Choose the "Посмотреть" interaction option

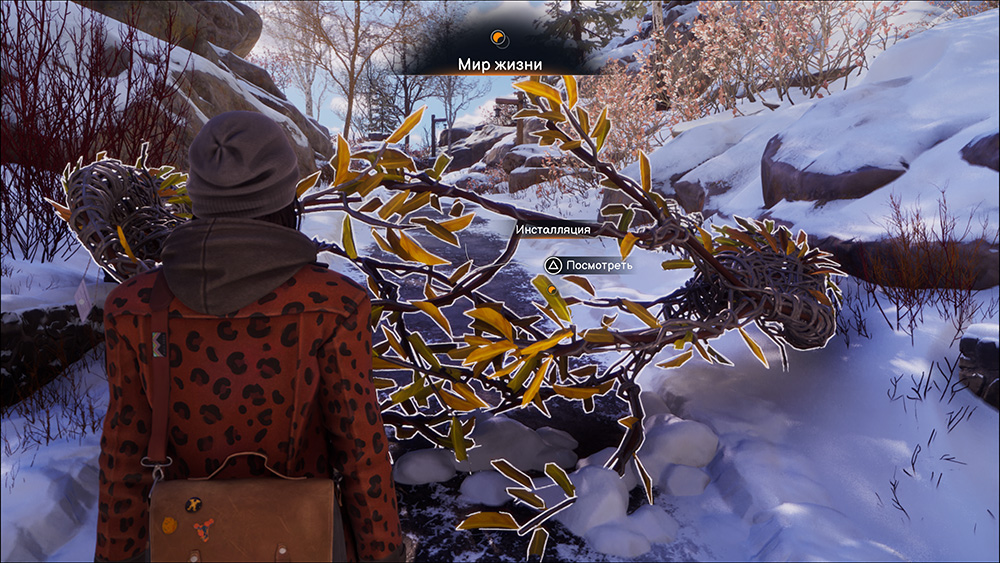[x=589, y=265]
